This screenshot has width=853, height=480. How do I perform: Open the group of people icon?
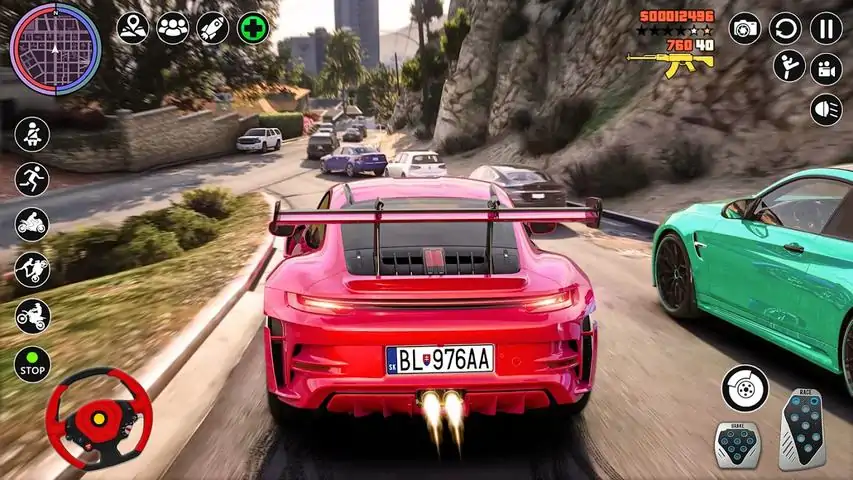click(x=173, y=28)
